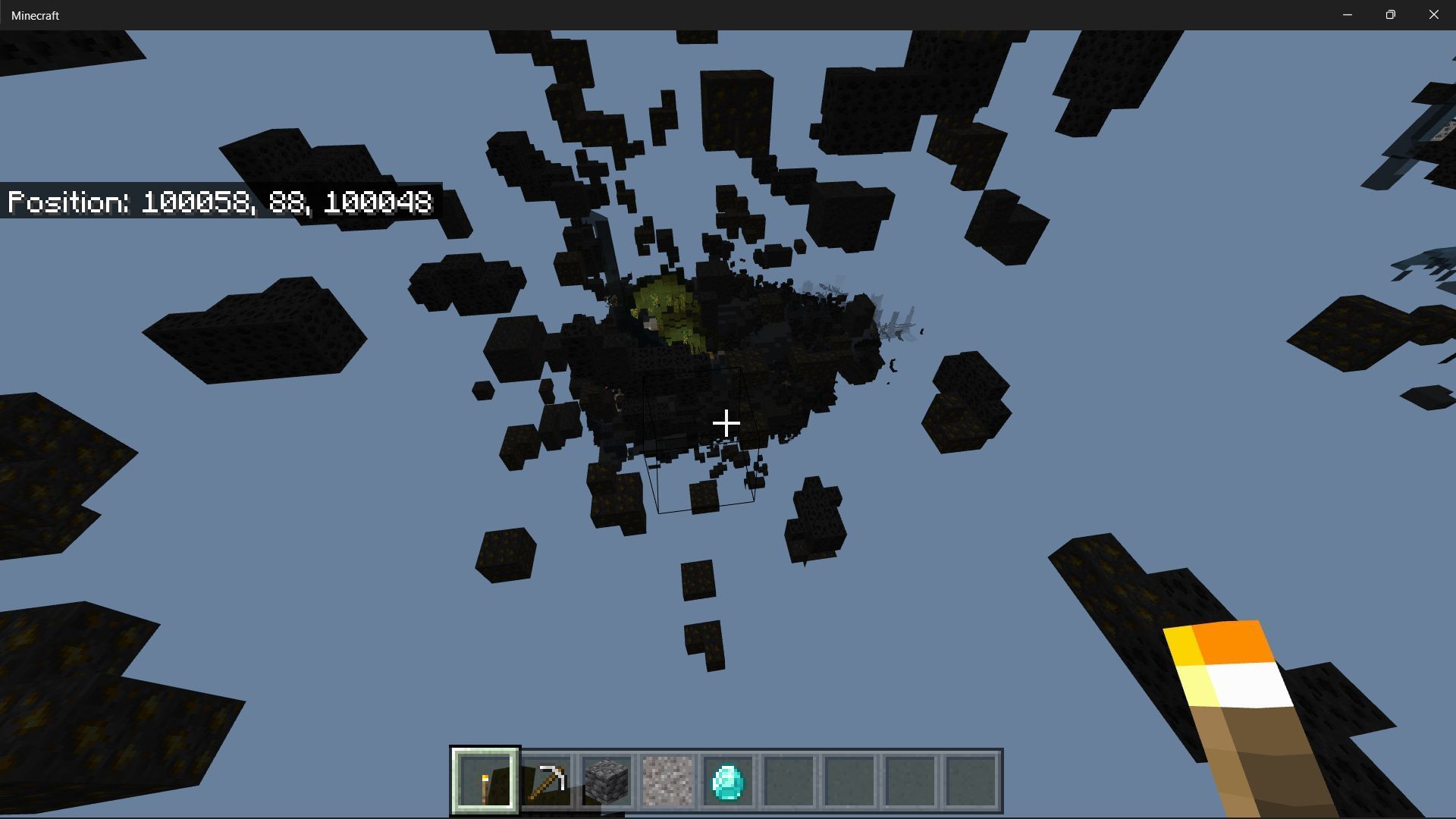Pick the diamond in the hotbar
This screenshot has height=819, width=1456.
click(728, 780)
